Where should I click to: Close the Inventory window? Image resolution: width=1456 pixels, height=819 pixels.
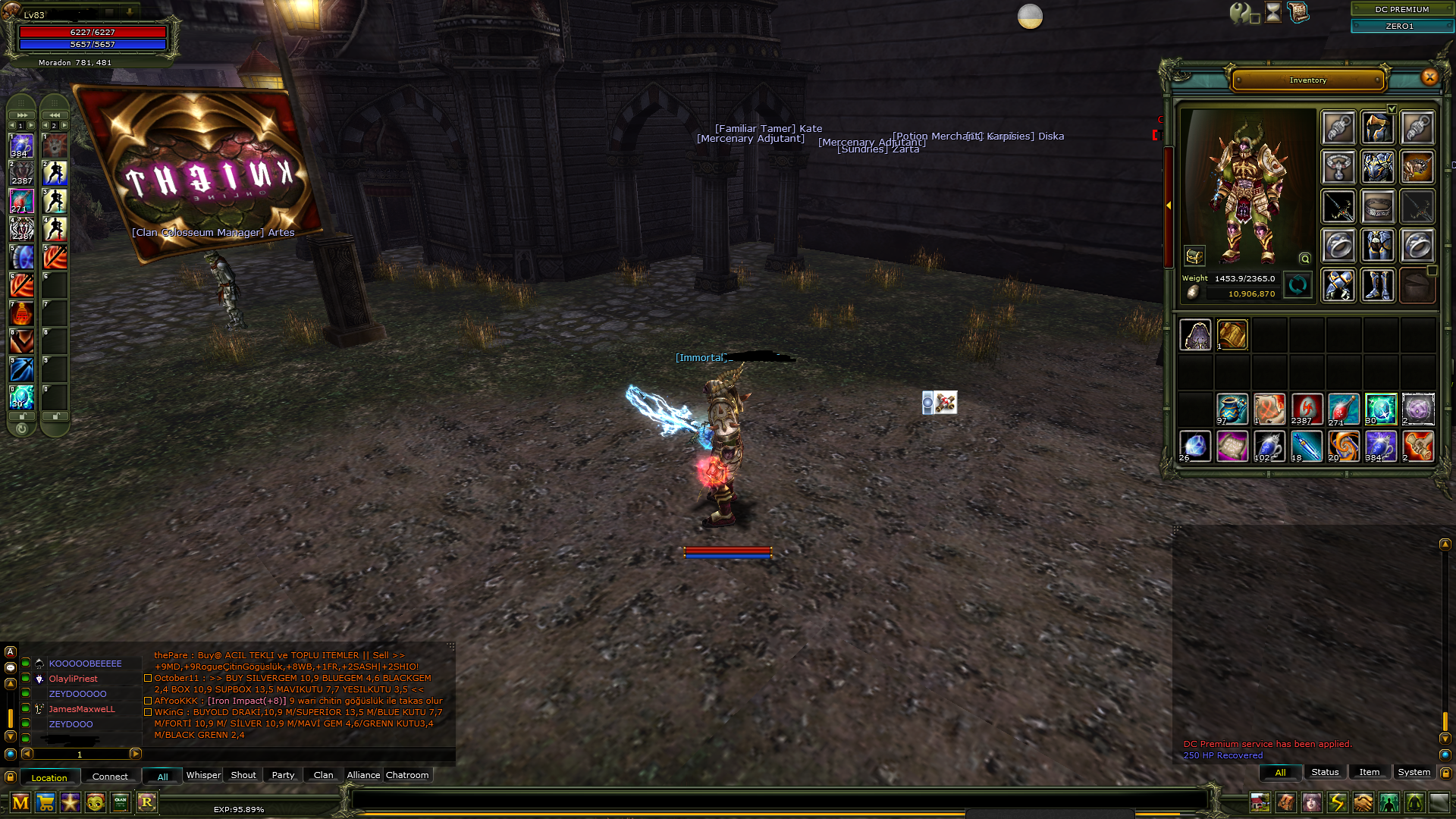(1429, 77)
